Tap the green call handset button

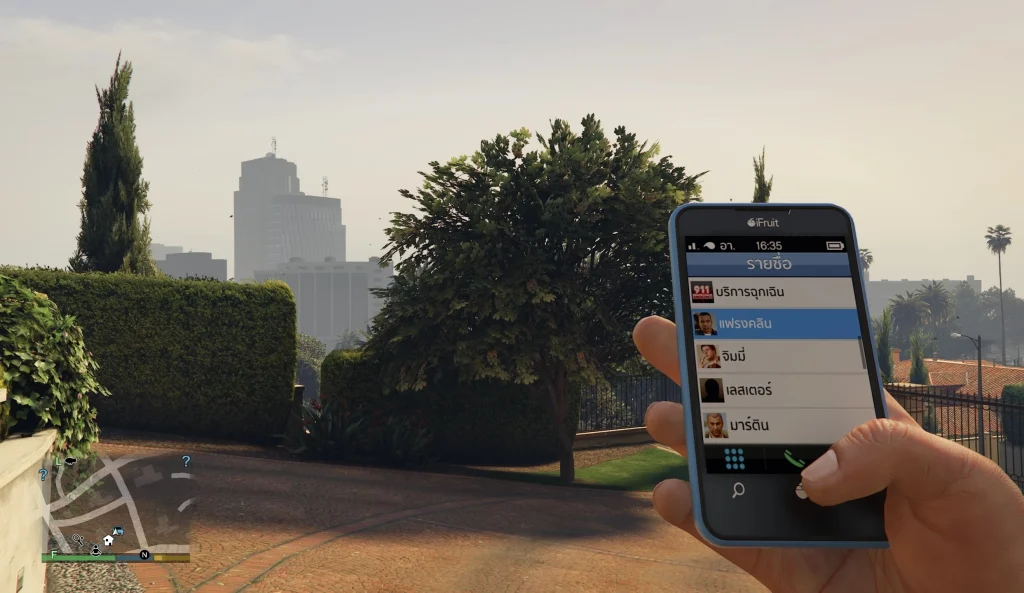794,459
